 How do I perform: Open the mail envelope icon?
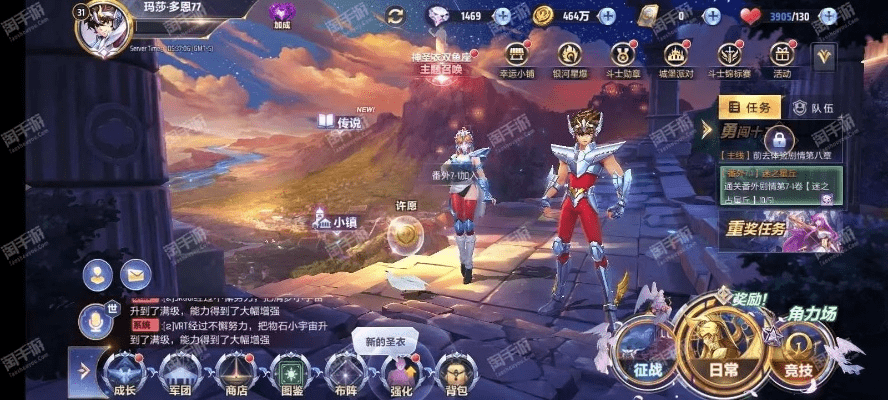click(135, 273)
